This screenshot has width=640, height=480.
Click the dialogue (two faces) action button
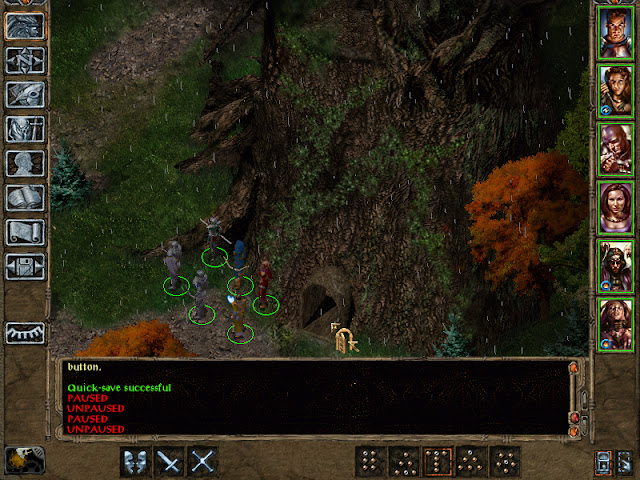[x=136, y=461]
